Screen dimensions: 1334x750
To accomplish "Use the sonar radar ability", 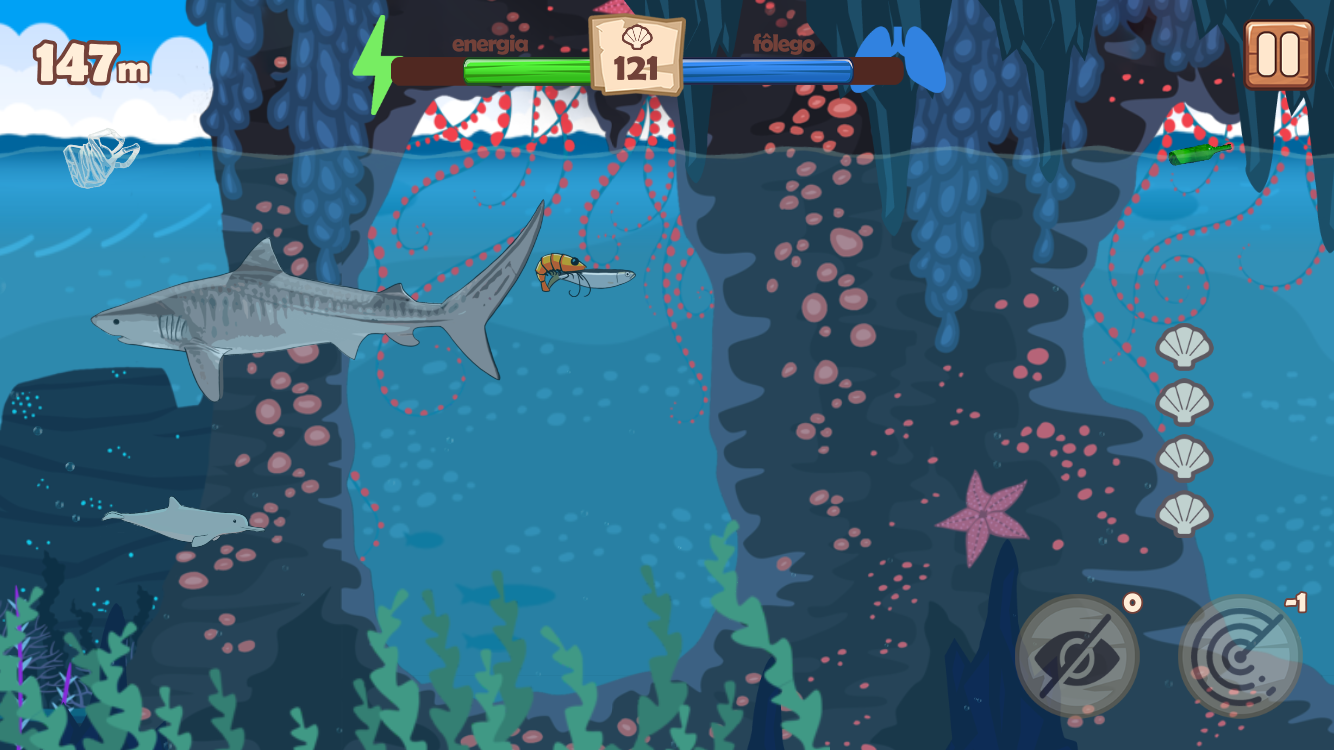I will coord(1240,656).
